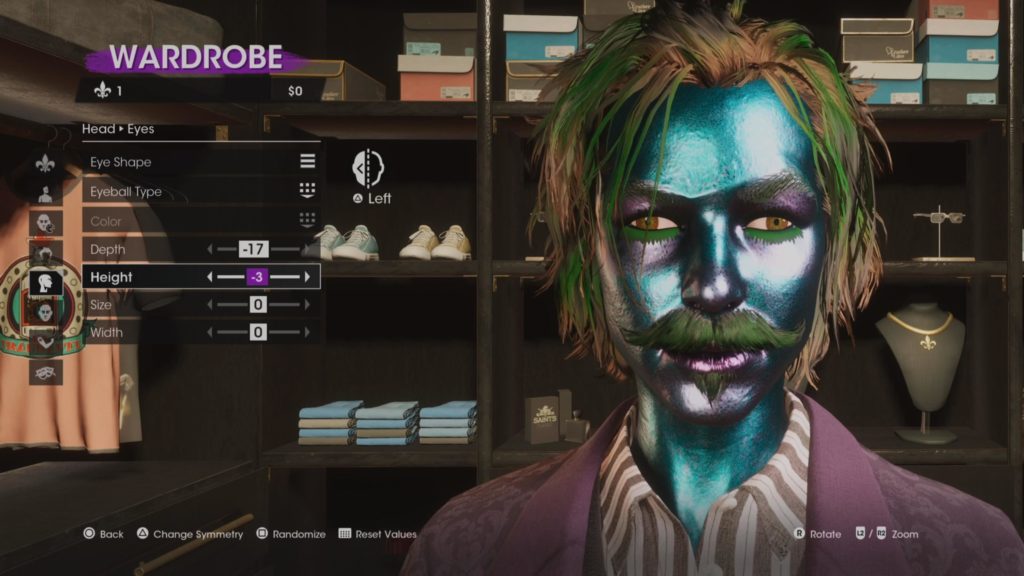
Task: Open the theater masks category tab
Action: (45, 372)
